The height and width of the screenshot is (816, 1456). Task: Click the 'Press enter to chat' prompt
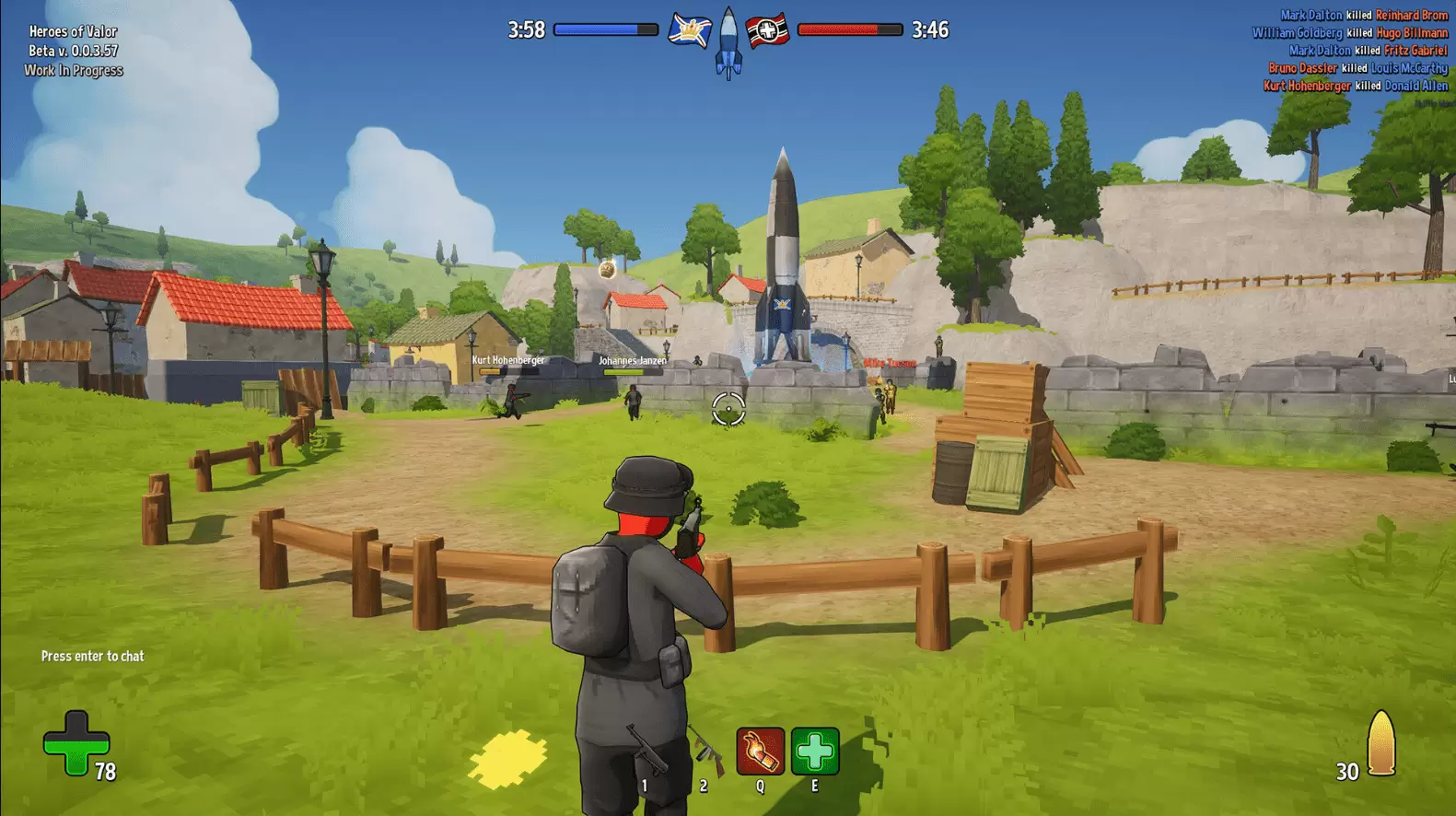pyautogui.click(x=93, y=656)
